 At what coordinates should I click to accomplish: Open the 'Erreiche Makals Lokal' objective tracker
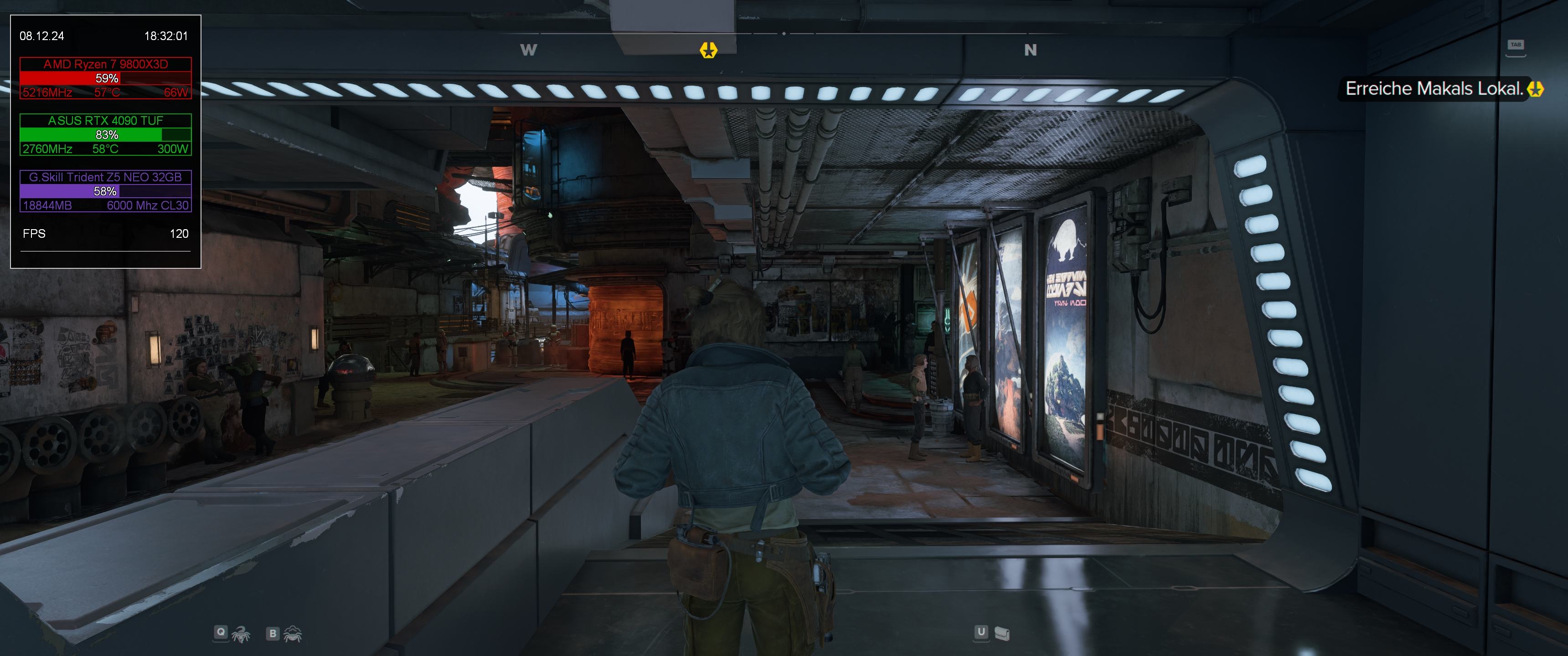coord(1434,89)
